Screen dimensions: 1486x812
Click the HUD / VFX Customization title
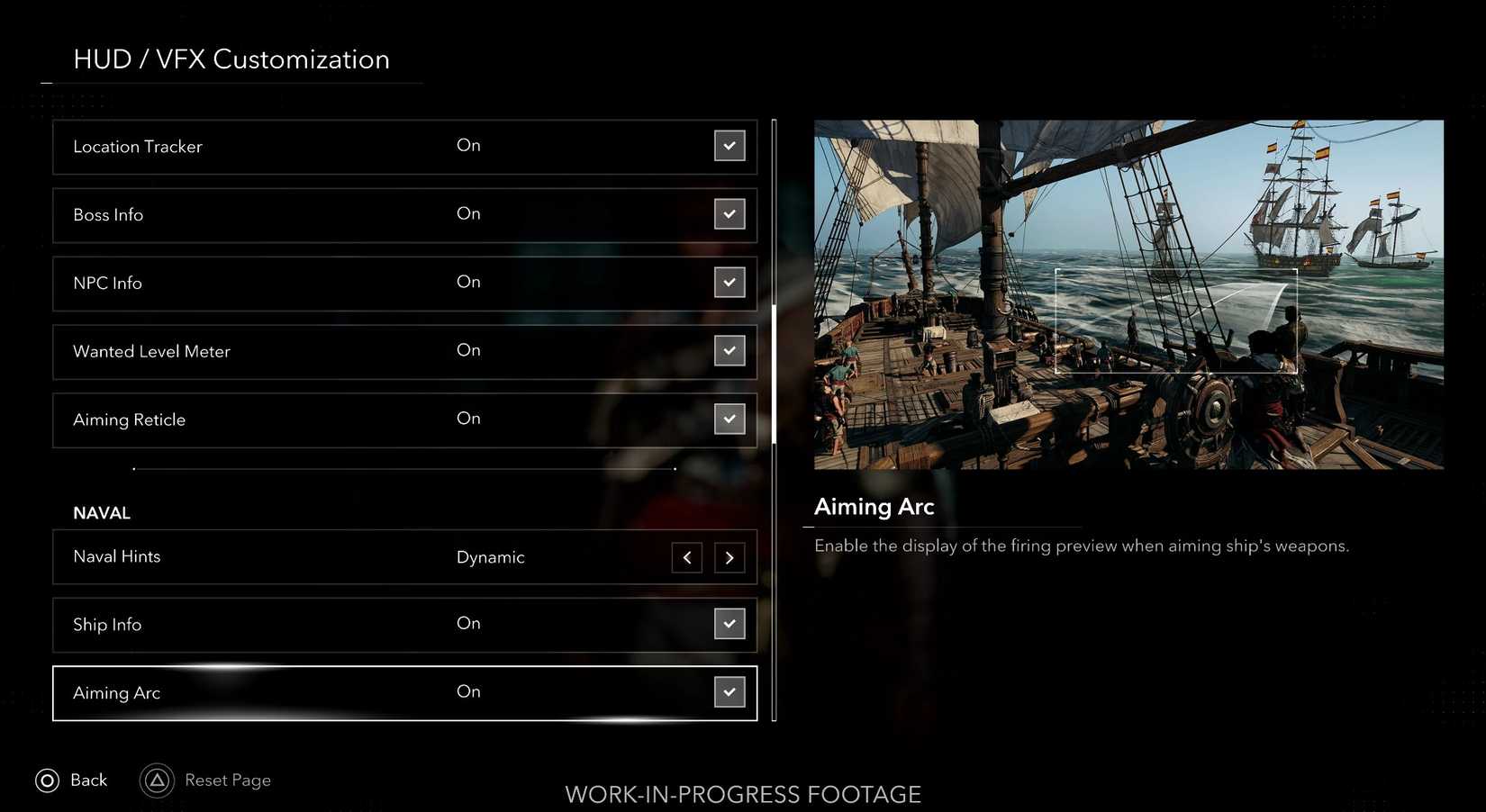point(231,59)
